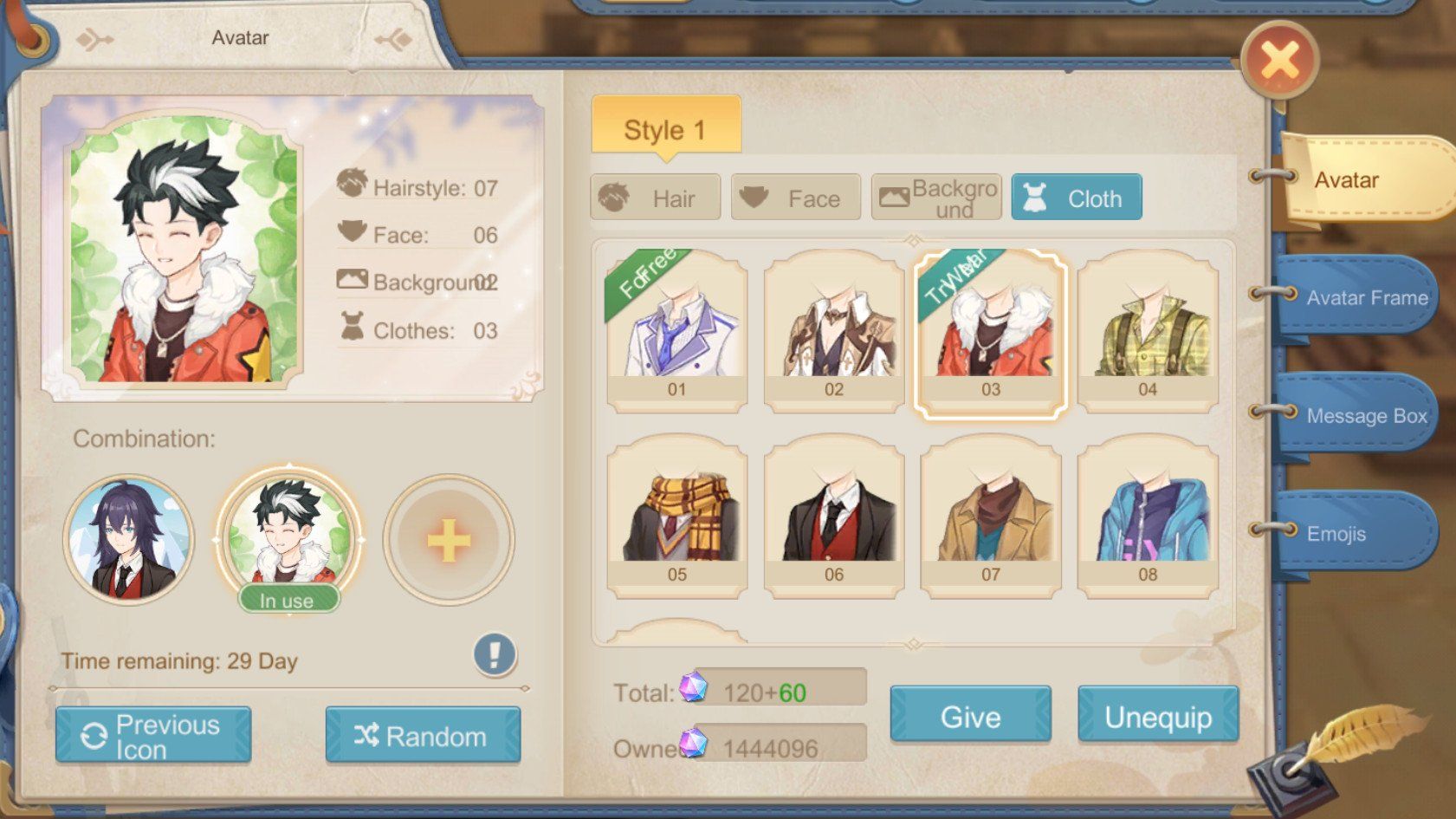
Task: Unequip the current clothing
Action: coord(1158,716)
